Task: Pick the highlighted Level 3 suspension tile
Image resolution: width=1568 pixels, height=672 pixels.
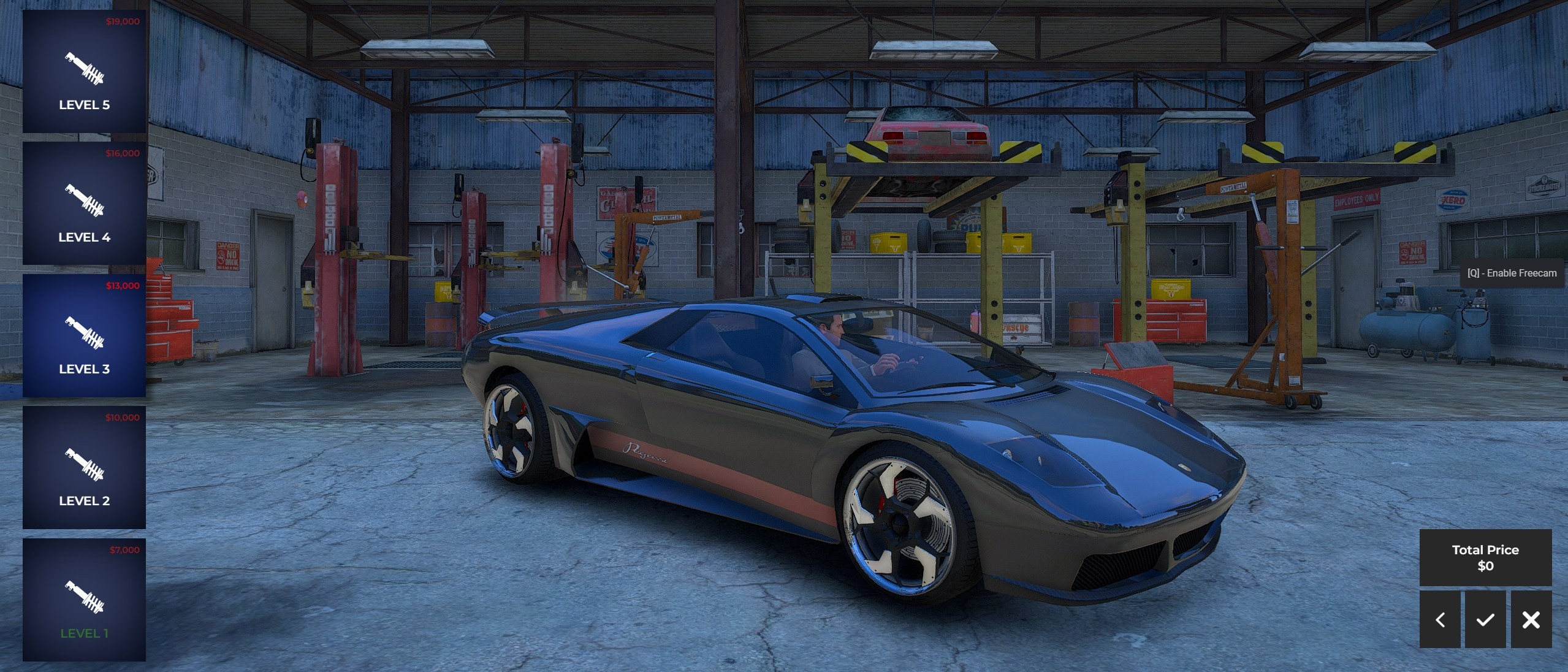Action: click(84, 335)
